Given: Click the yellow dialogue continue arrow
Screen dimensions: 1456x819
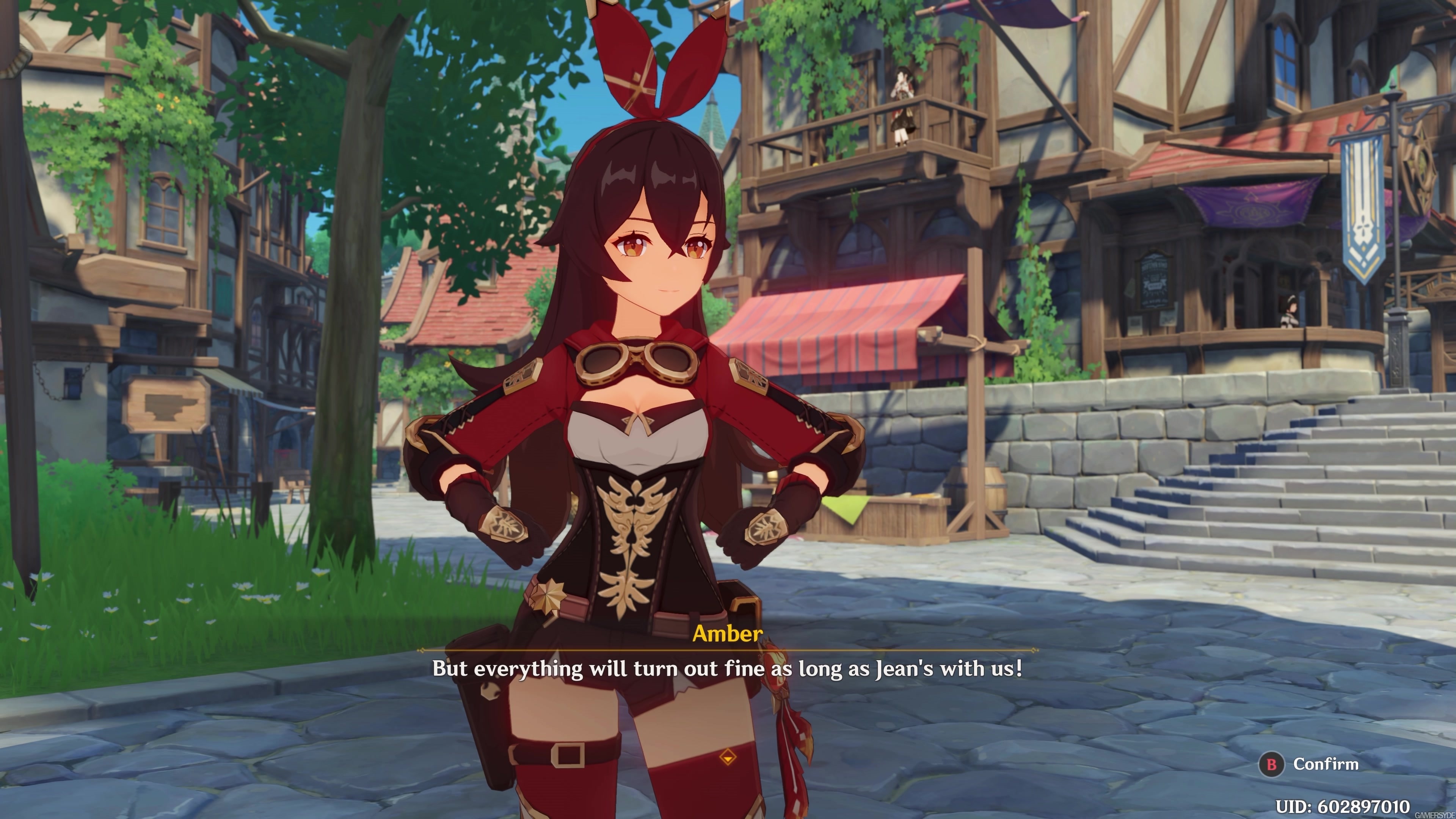Looking at the screenshot, I should point(728,756).
